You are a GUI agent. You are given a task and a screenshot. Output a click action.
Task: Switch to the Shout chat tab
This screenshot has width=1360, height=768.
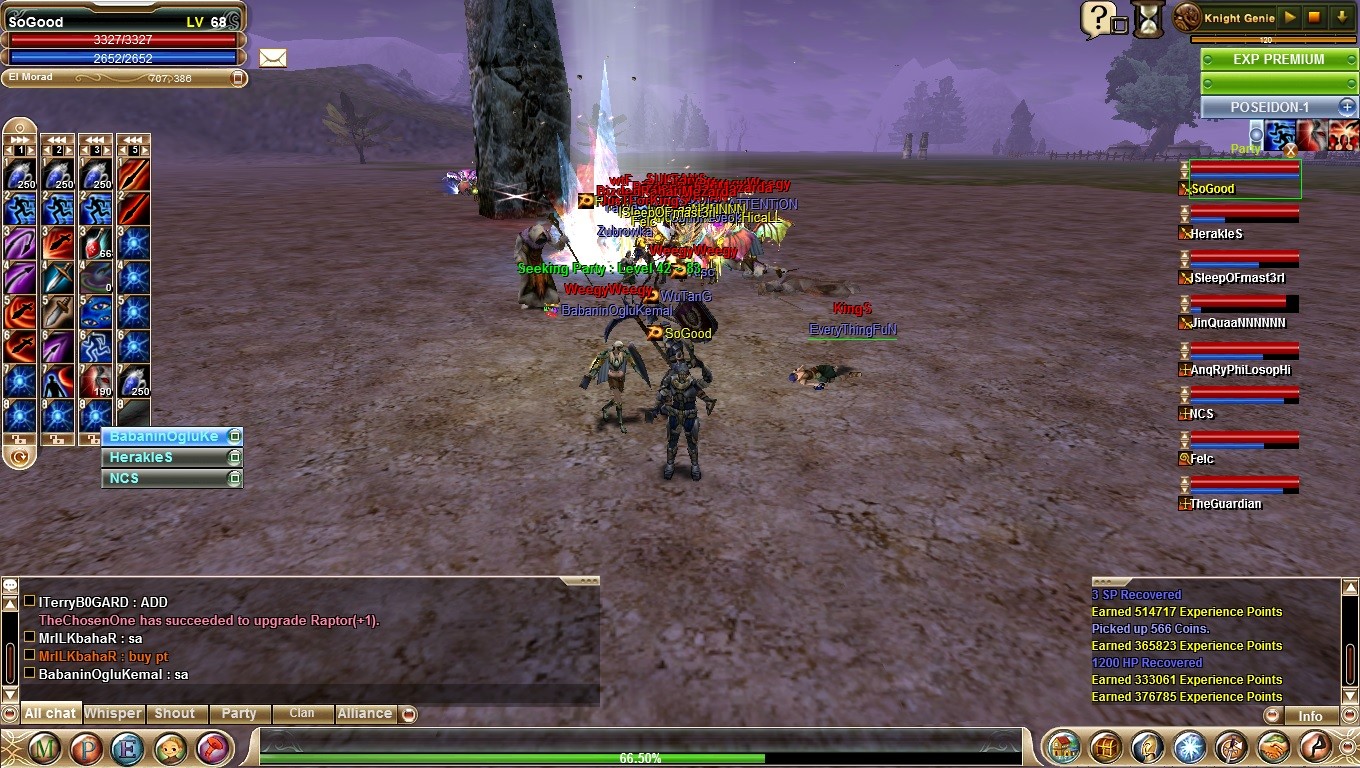[174, 714]
